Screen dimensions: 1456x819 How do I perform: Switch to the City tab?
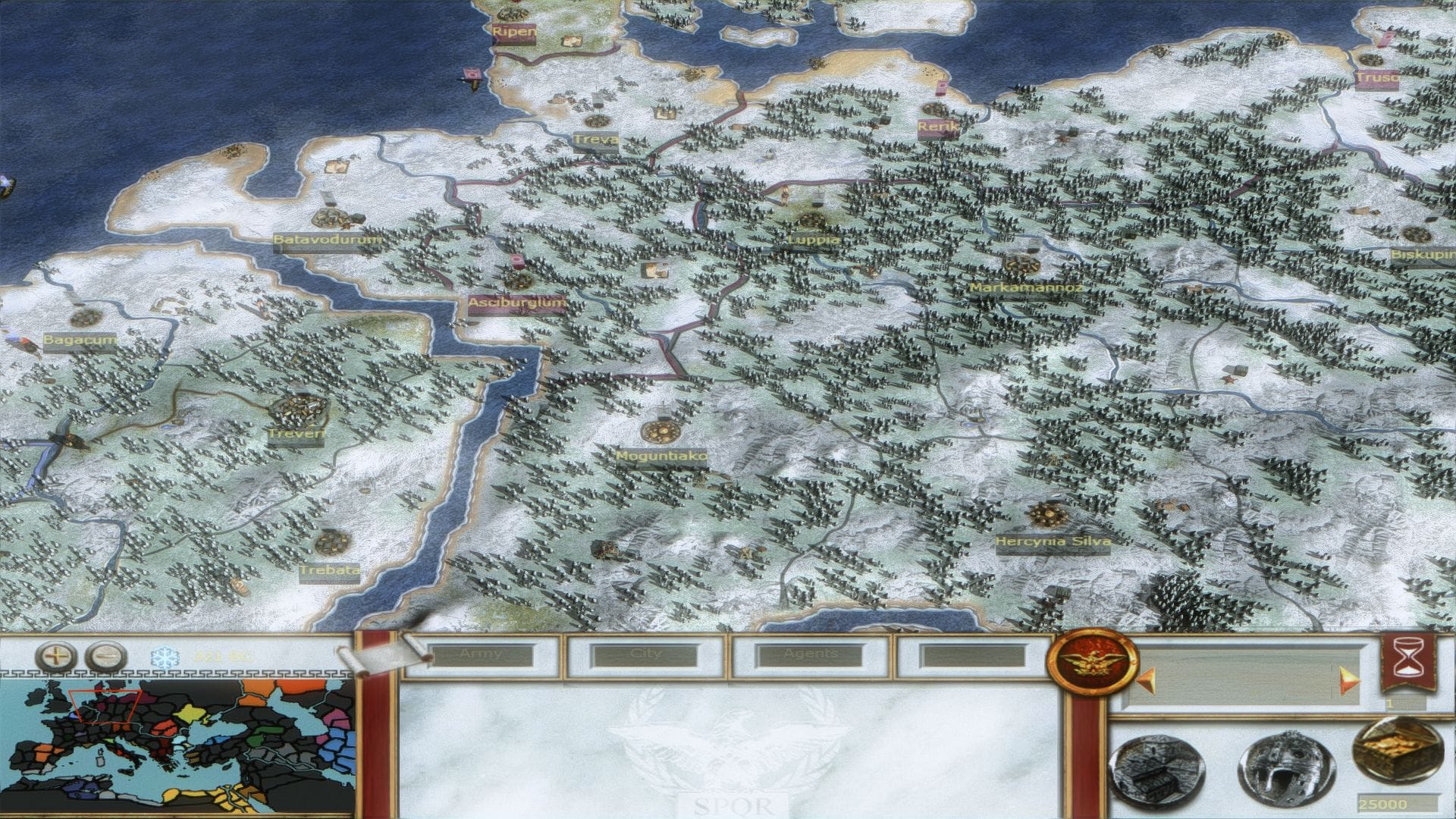click(x=646, y=655)
